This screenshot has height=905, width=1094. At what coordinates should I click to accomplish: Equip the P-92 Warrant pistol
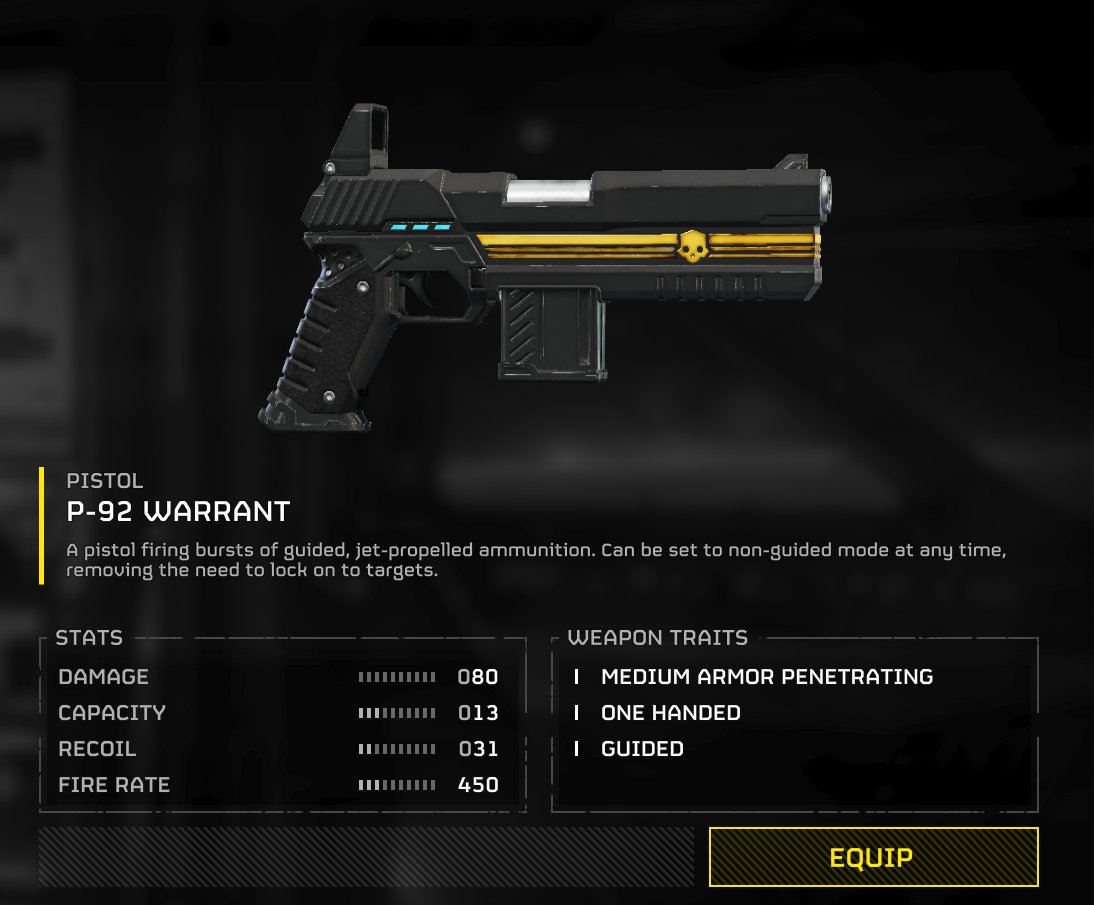[x=873, y=857]
